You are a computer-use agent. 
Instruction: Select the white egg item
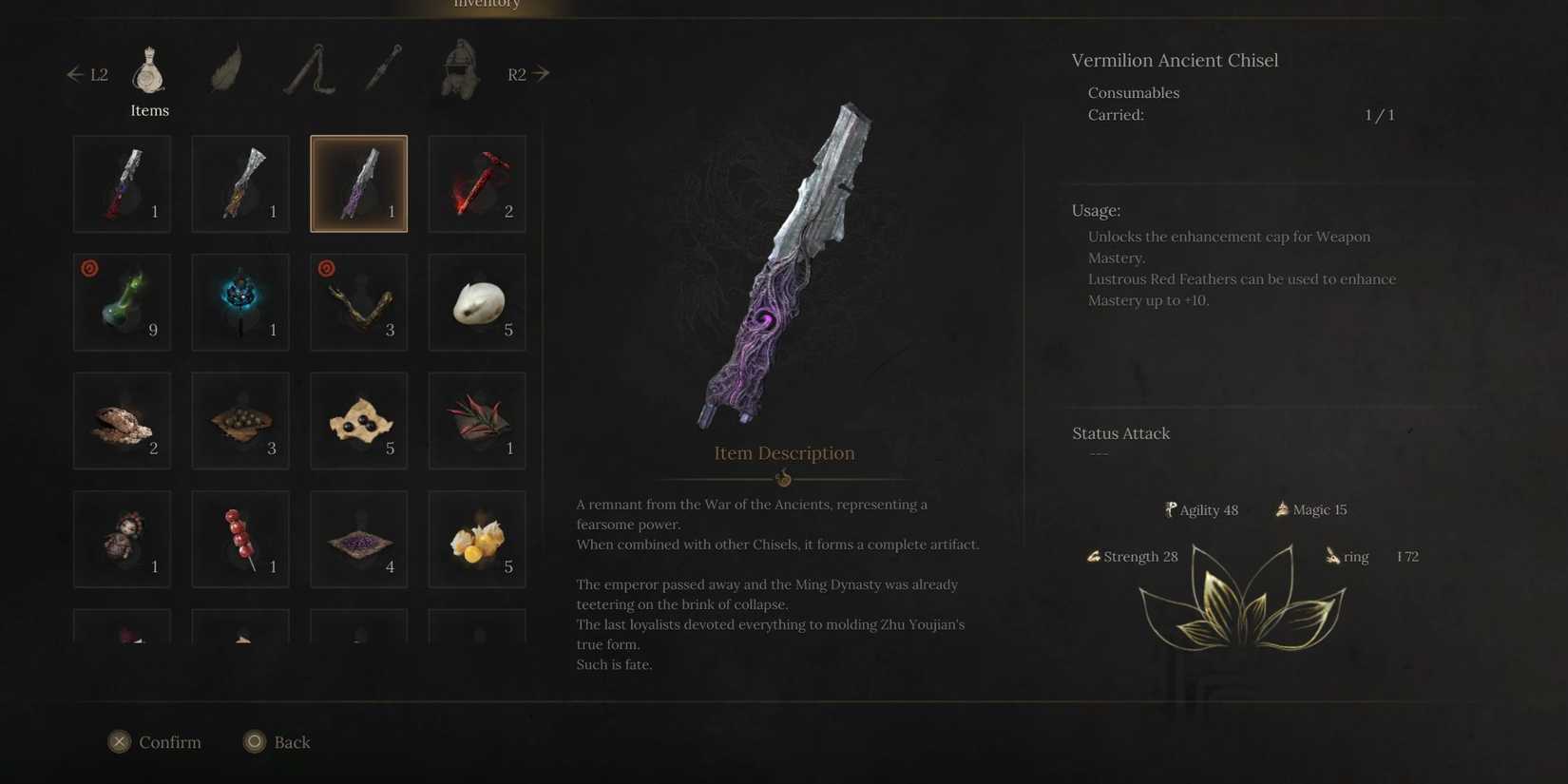pos(476,301)
